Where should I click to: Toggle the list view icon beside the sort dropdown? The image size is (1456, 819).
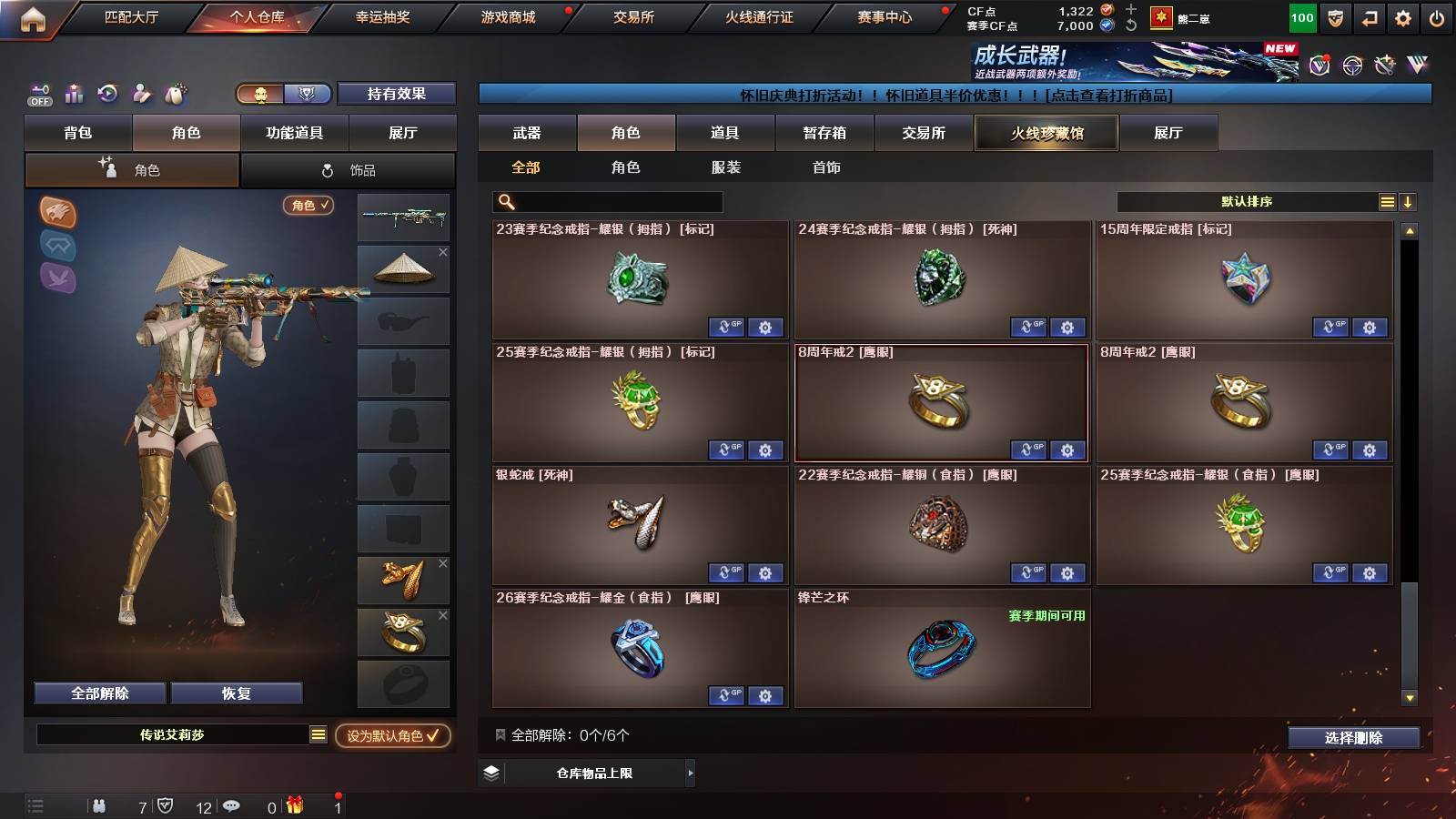[x=1387, y=202]
